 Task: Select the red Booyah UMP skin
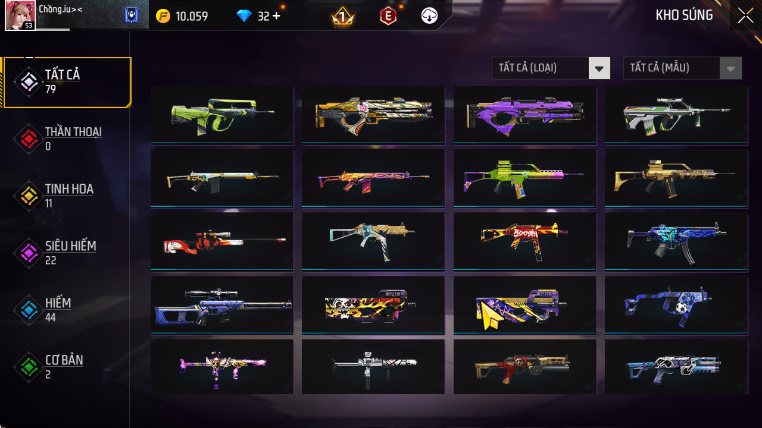tap(524, 241)
